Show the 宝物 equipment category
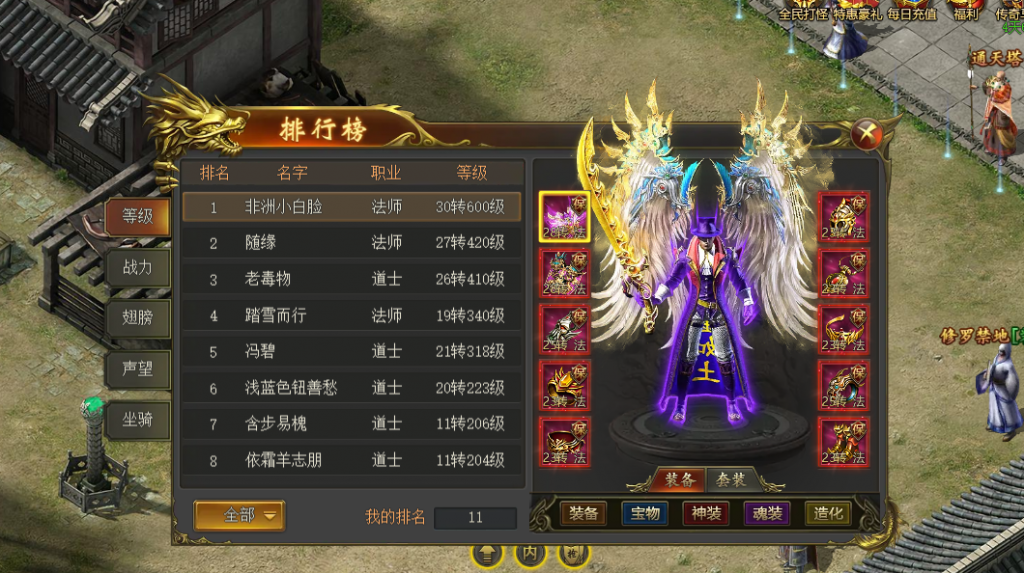The height and width of the screenshot is (573, 1024). [645, 514]
